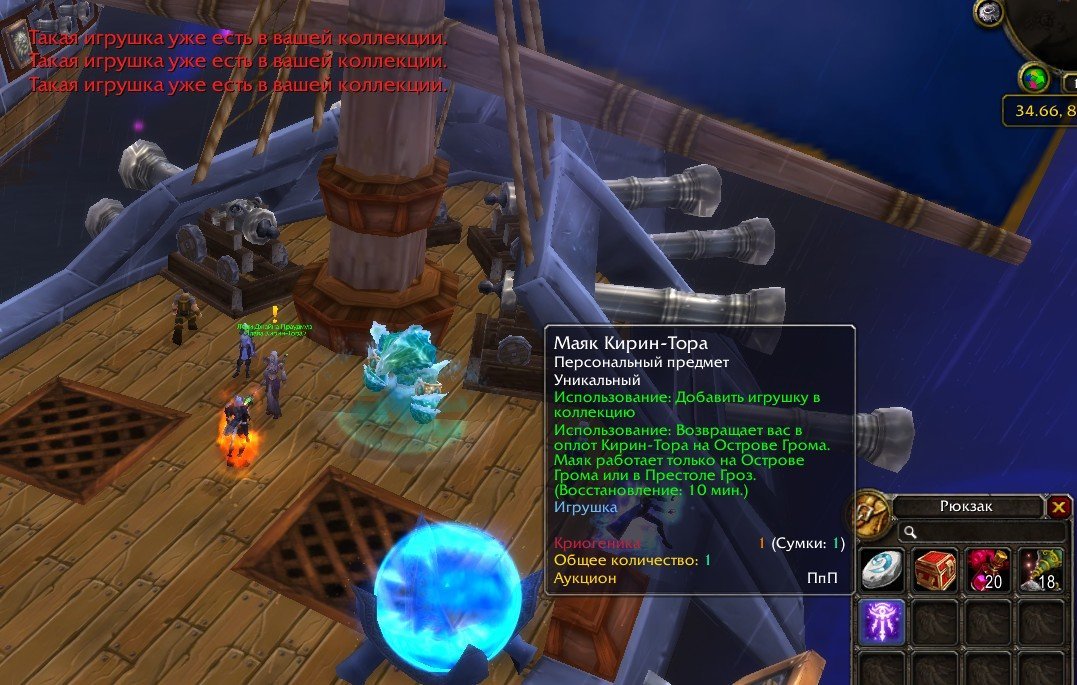Use the red potion stack of 20
Screen dimensions: 1077x685
988,570
